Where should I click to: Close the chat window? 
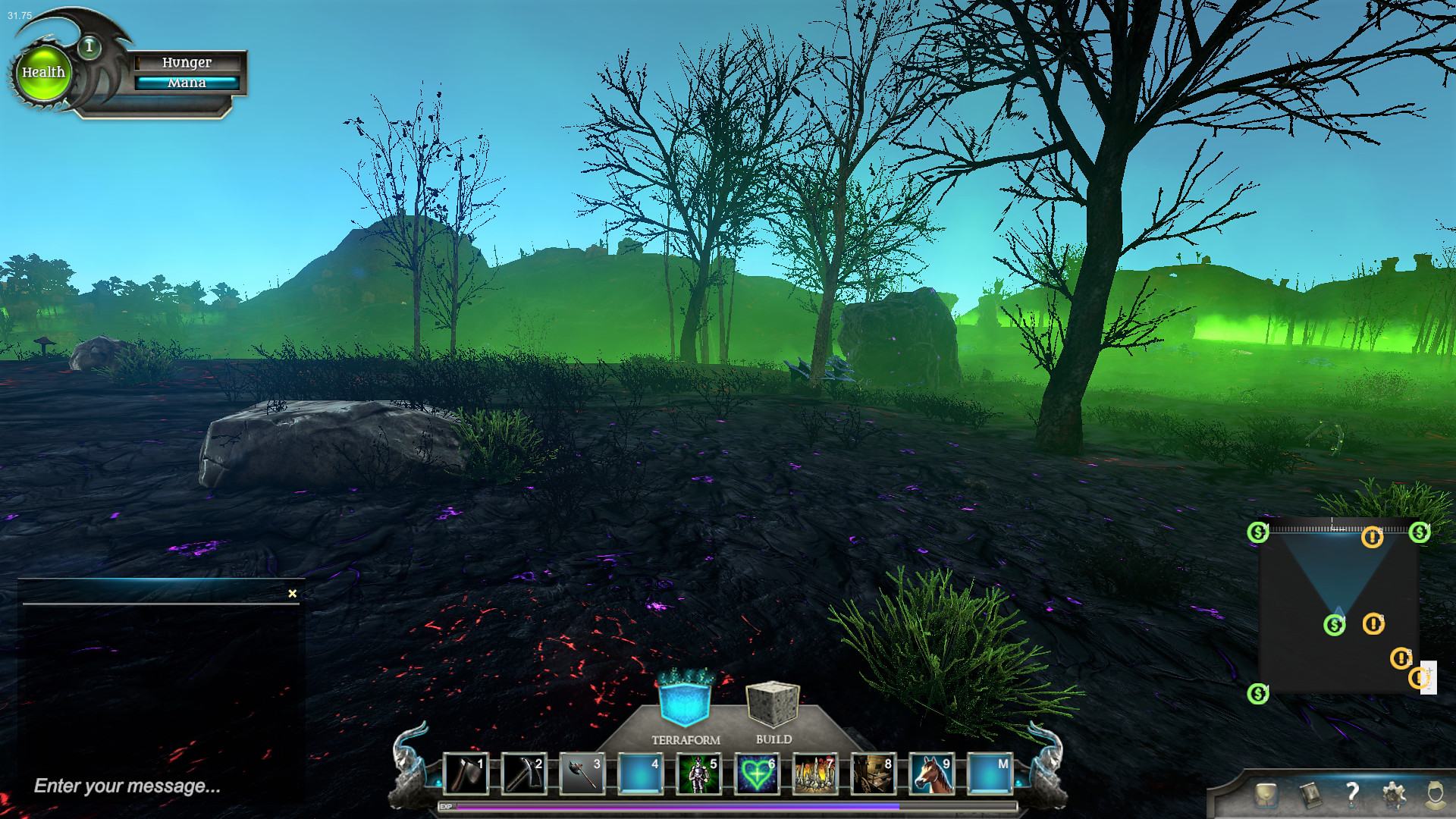293,594
